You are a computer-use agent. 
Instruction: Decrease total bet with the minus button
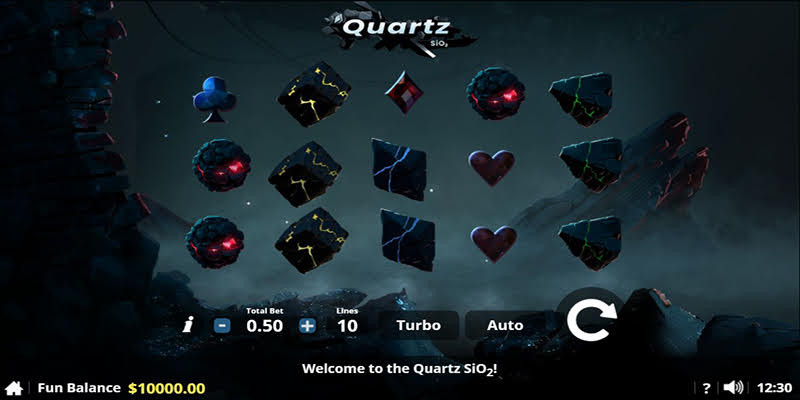tap(222, 325)
